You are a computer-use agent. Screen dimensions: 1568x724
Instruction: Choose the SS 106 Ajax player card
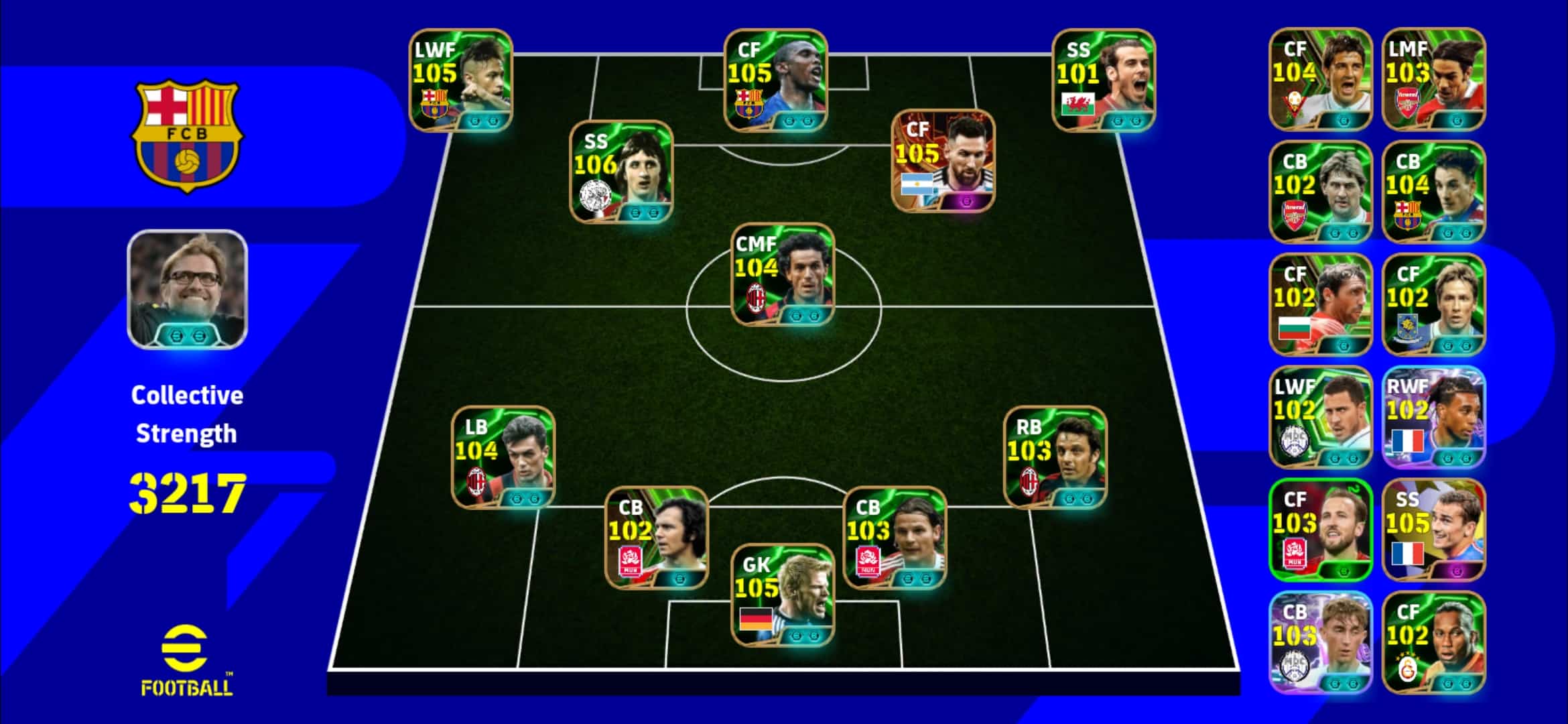coord(621,172)
